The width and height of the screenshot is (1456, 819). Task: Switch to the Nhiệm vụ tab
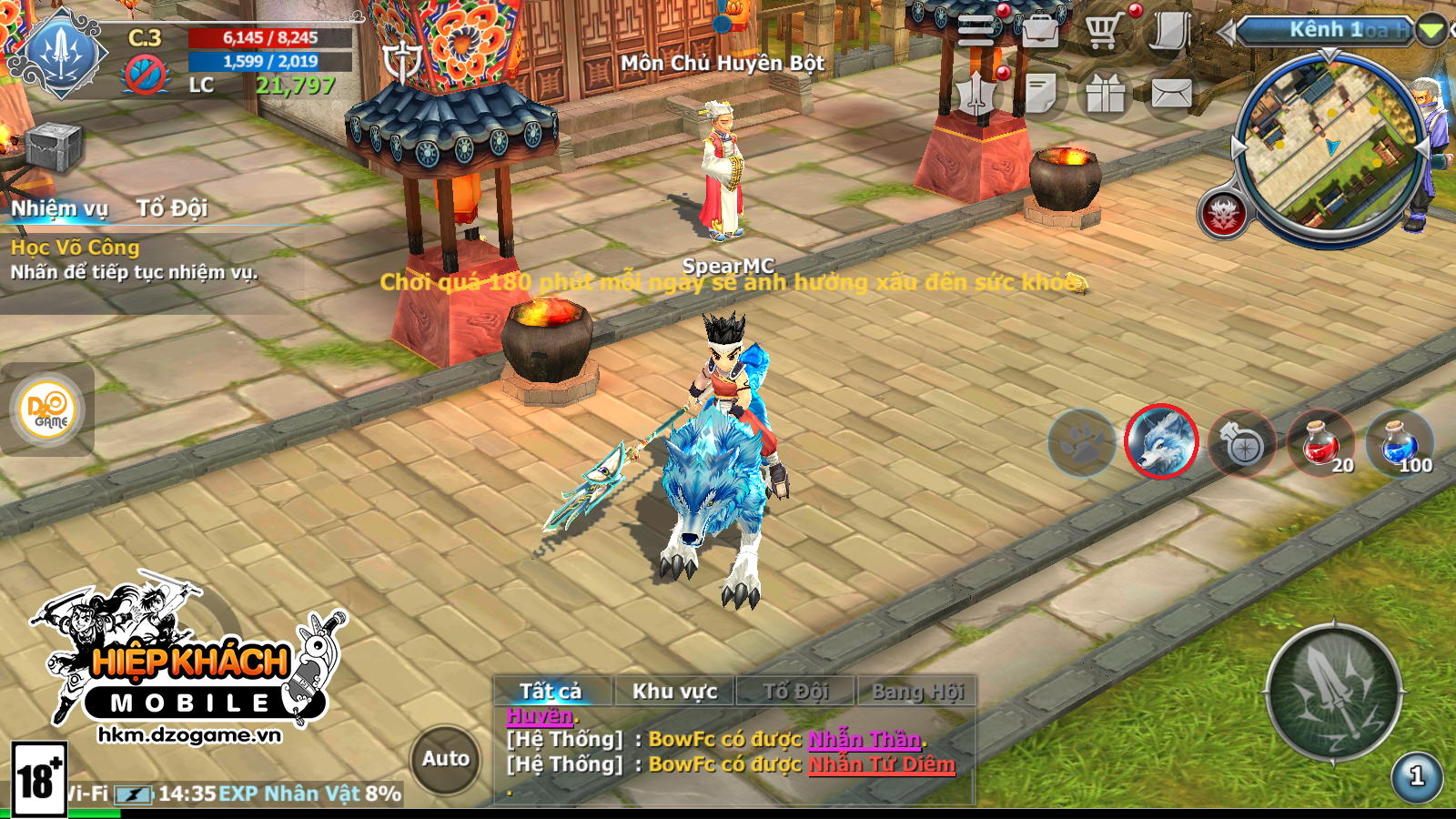[59, 208]
